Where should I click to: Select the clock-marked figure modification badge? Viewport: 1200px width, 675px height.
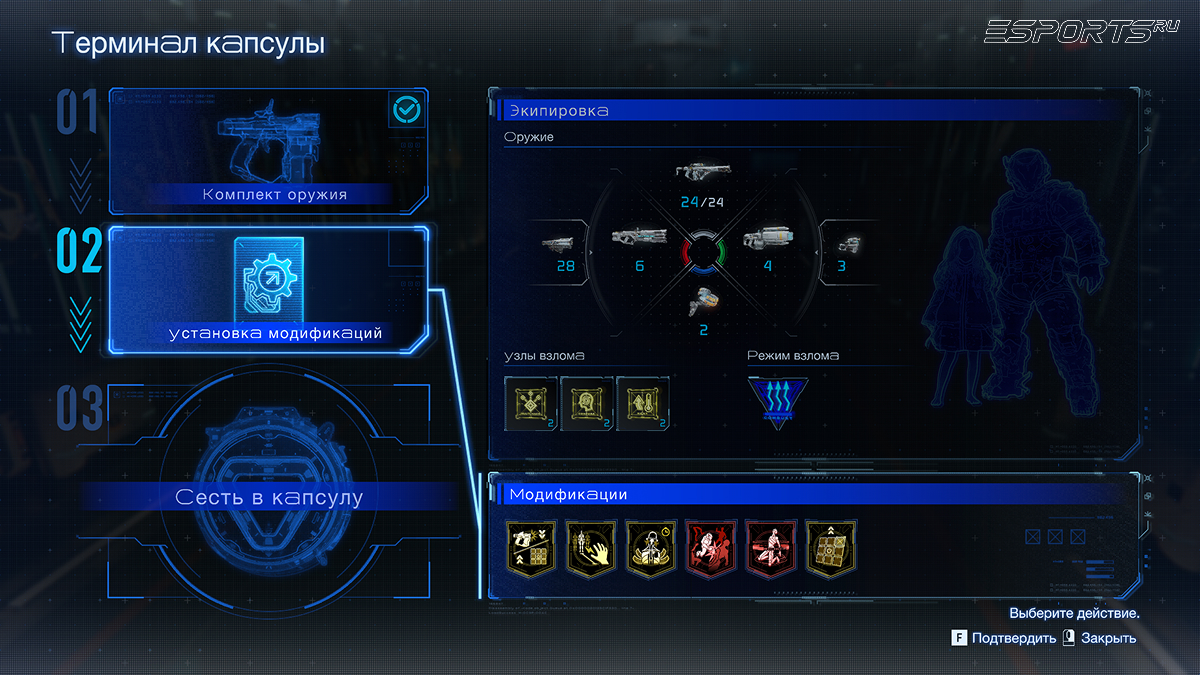[651, 547]
